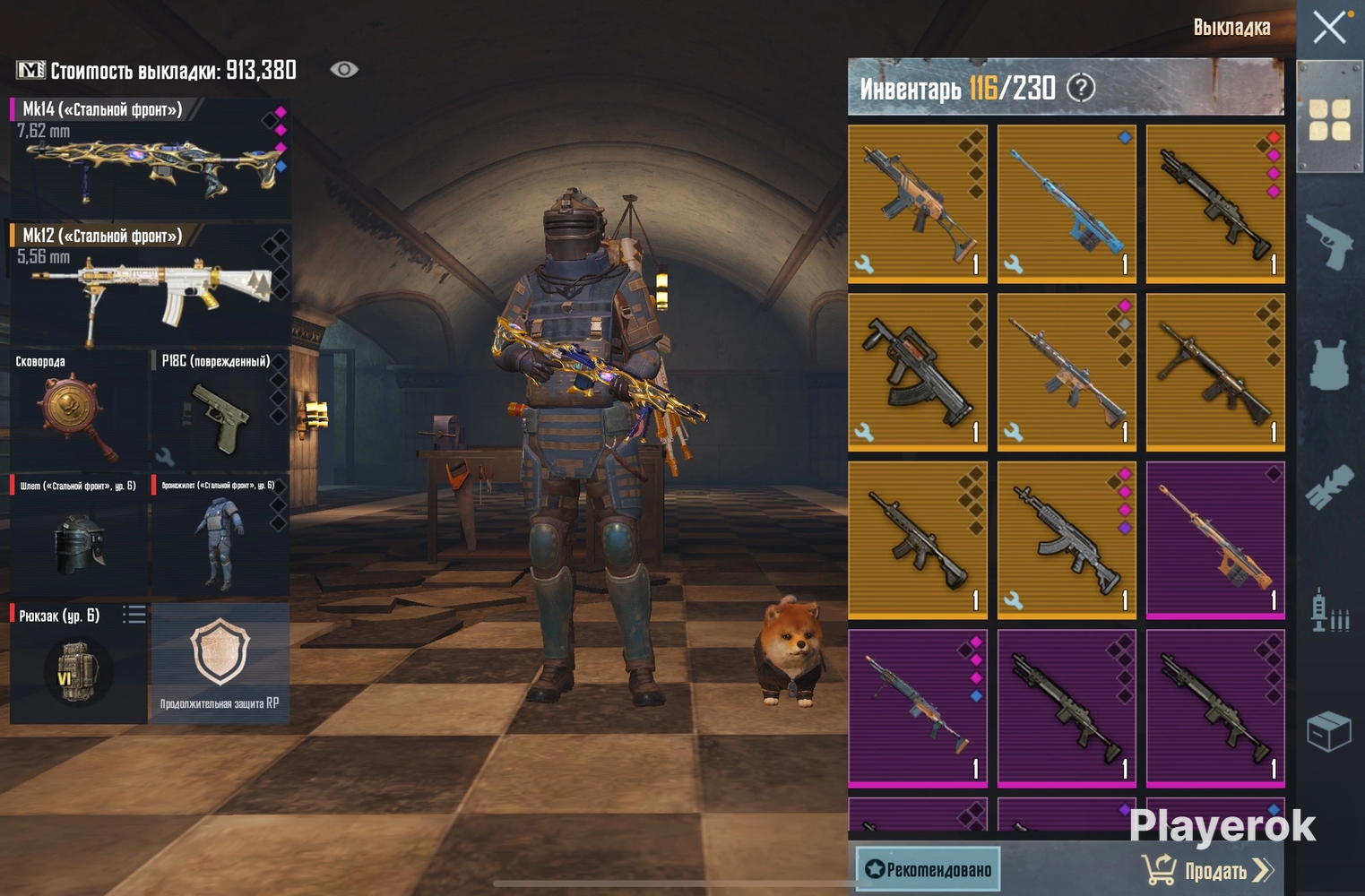1365x896 pixels.
Task: Open the Продать sell option
Action: [1207, 870]
